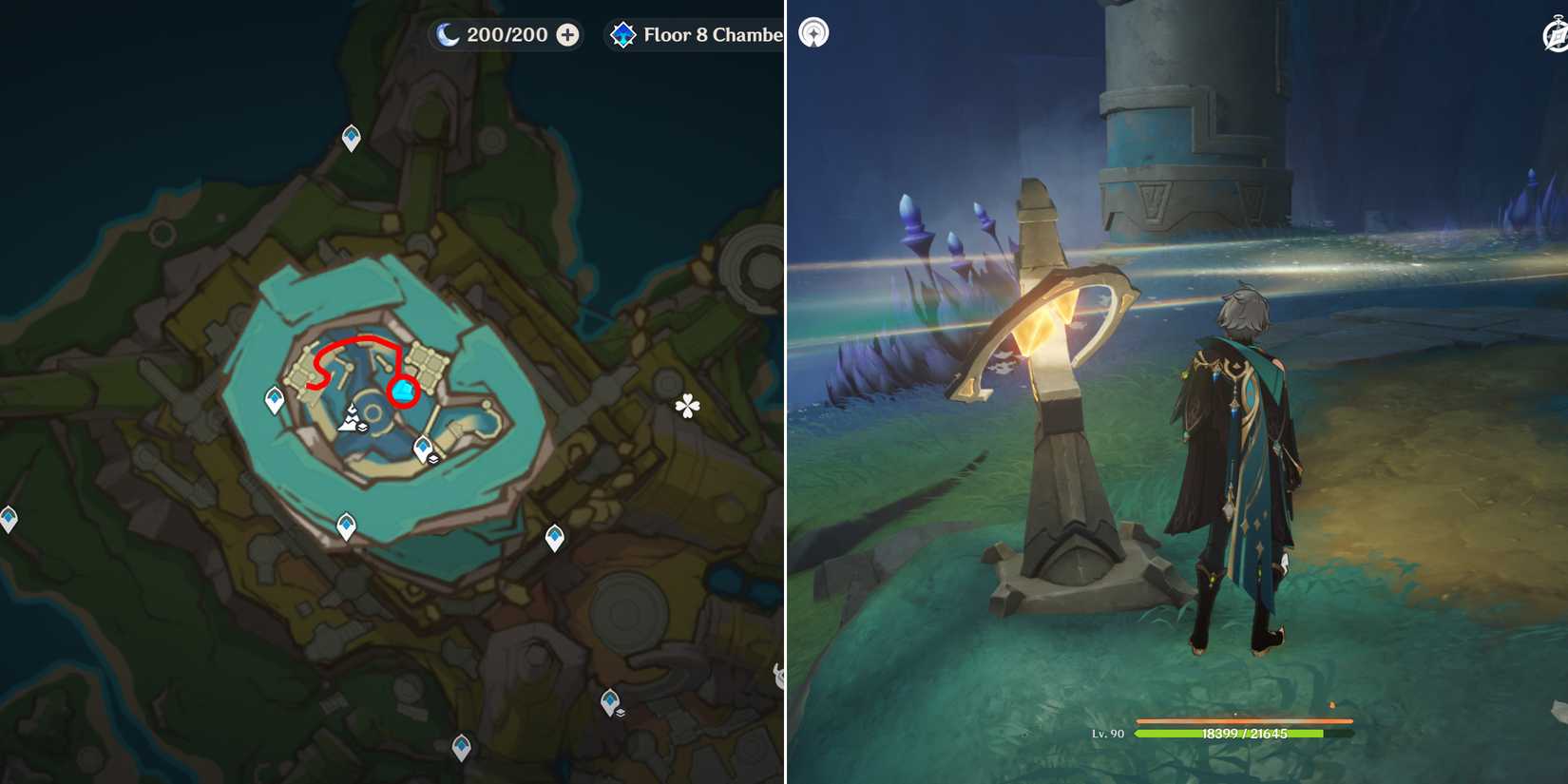Open the Floor 8 Chamber abyss label

tap(703, 35)
